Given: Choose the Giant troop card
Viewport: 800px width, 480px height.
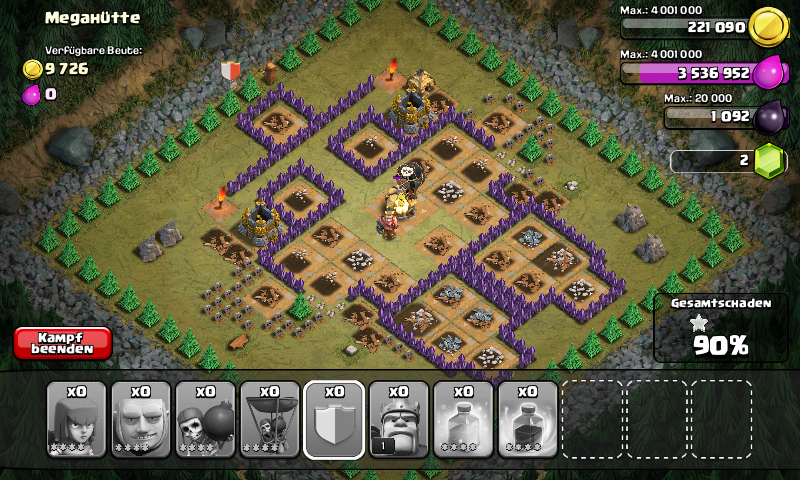Looking at the screenshot, I should coord(141,419).
